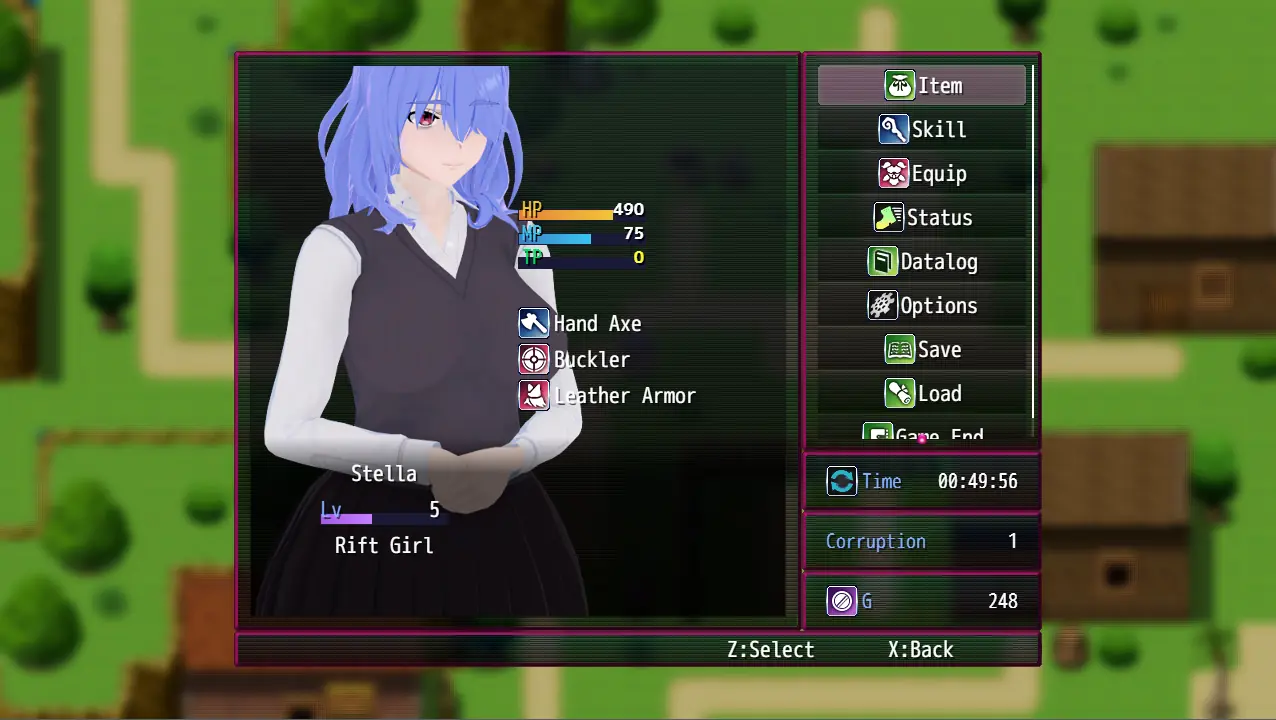Click the Hand Axe weapon entry
Image resolution: width=1276 pixels, height=720 pixels.
click(x=596, y=324)
